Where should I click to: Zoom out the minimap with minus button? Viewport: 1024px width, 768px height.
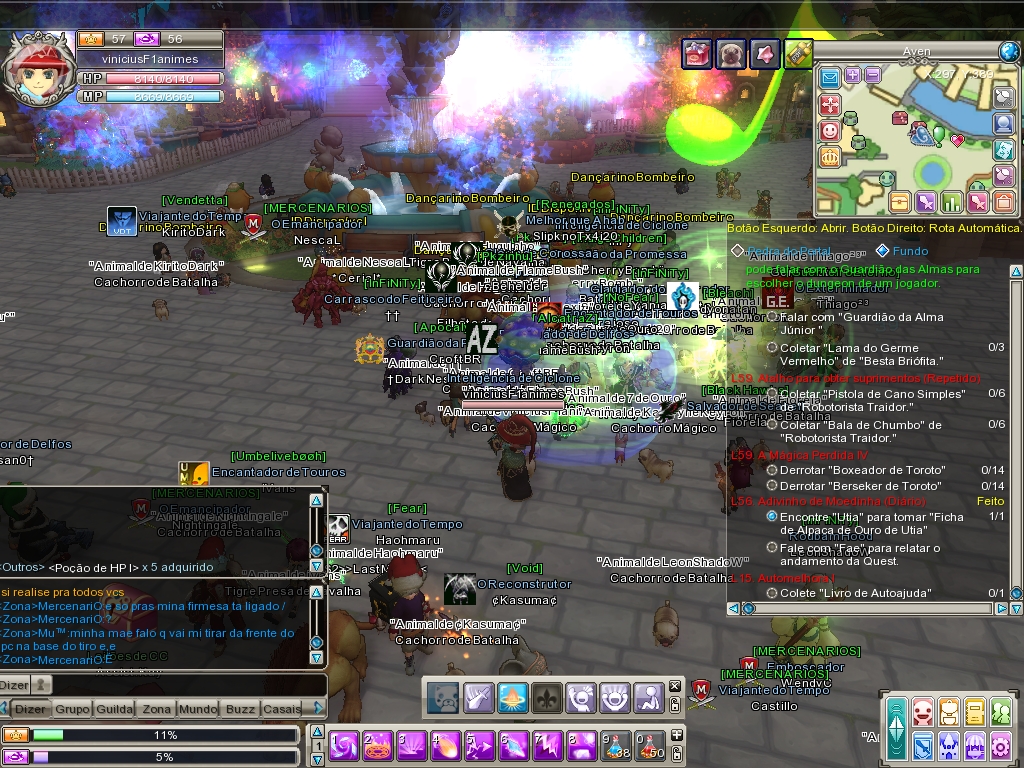pyautogui.click(x=872, y=75)
